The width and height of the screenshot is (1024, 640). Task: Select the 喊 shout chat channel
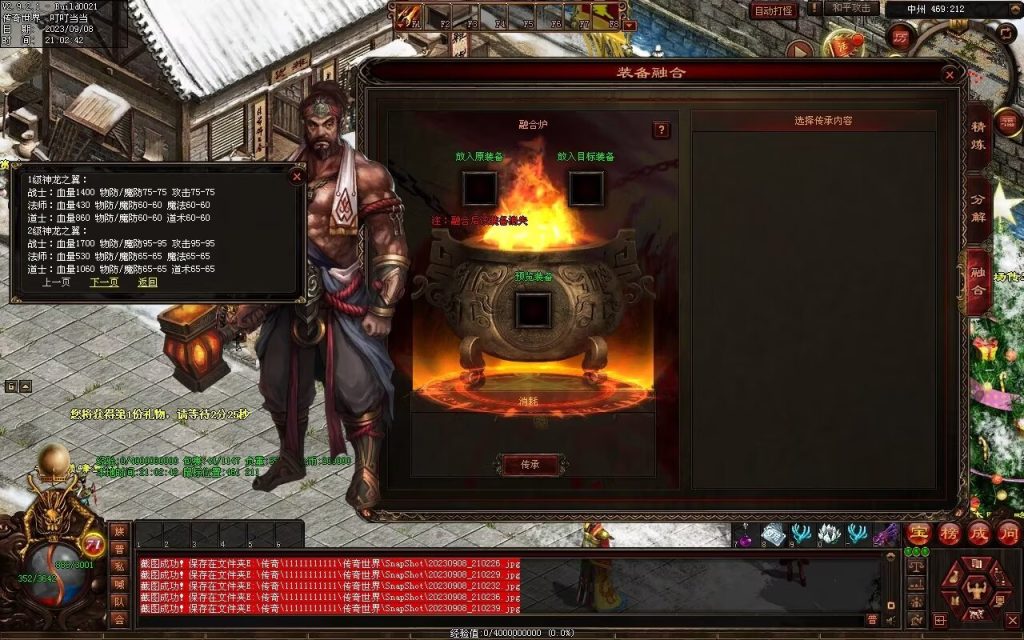pyautogui.click(x=119, y=584)
